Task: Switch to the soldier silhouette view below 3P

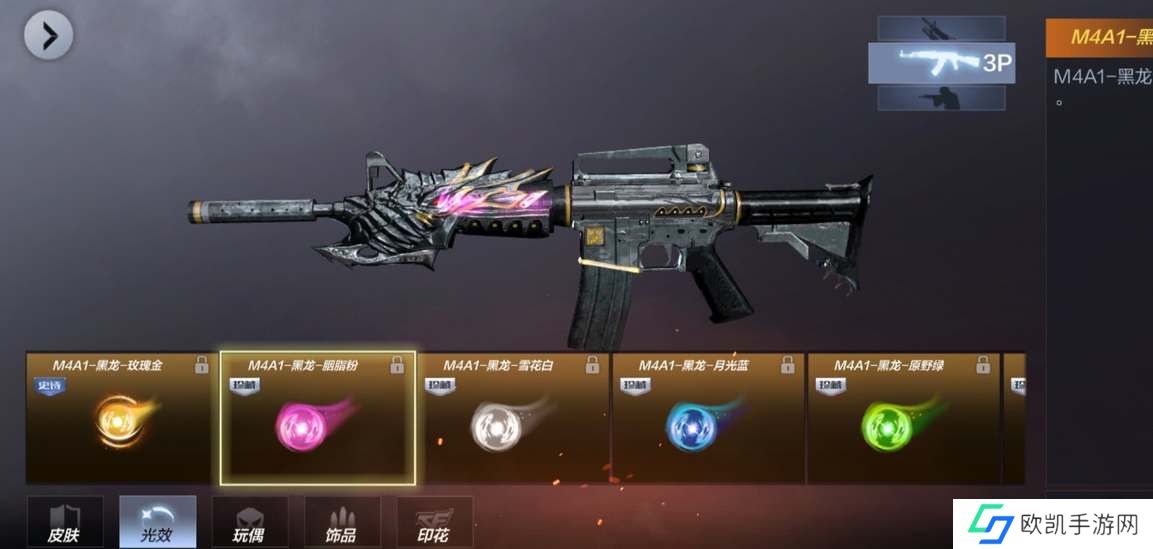Action: (x=941, y=97)
